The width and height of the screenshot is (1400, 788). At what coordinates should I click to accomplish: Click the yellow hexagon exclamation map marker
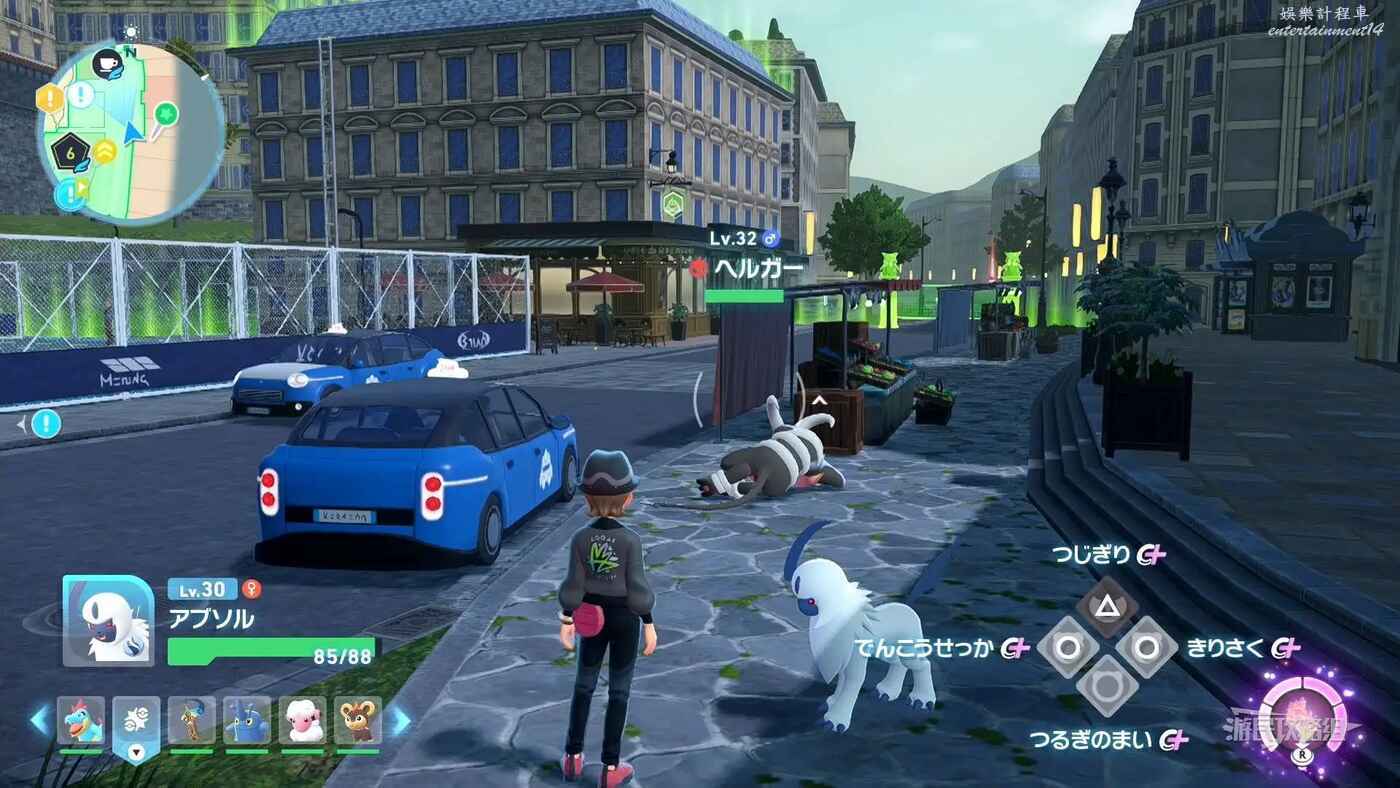coord(49,98)
